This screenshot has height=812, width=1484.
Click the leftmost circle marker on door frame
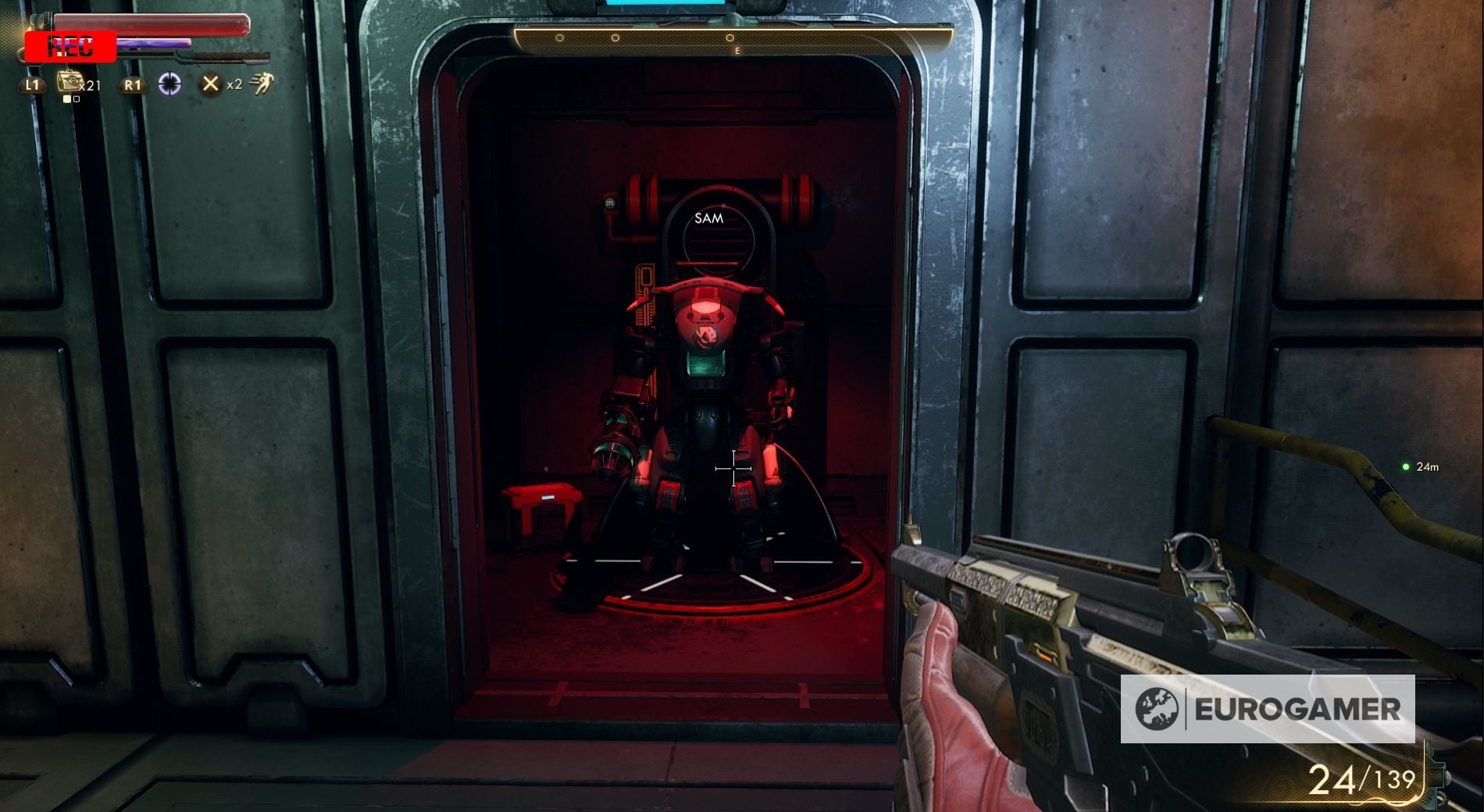click(559, 38)
